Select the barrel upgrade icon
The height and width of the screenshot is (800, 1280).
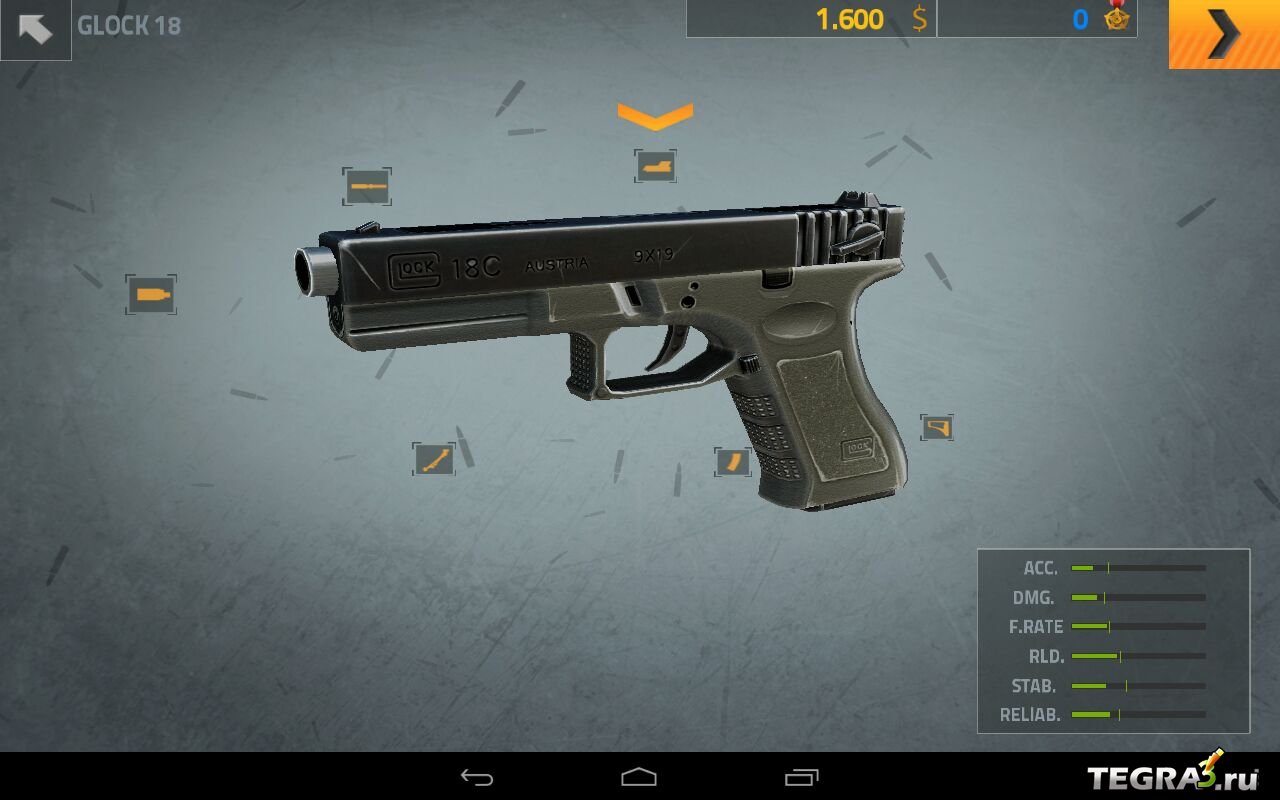pyautogui.click(x=366, y=187)
